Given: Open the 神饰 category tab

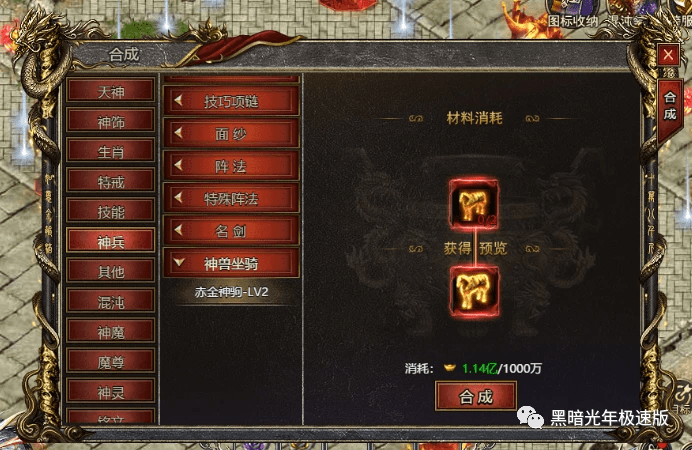Looking at the screenshot, I should click(x=111, y=121).
